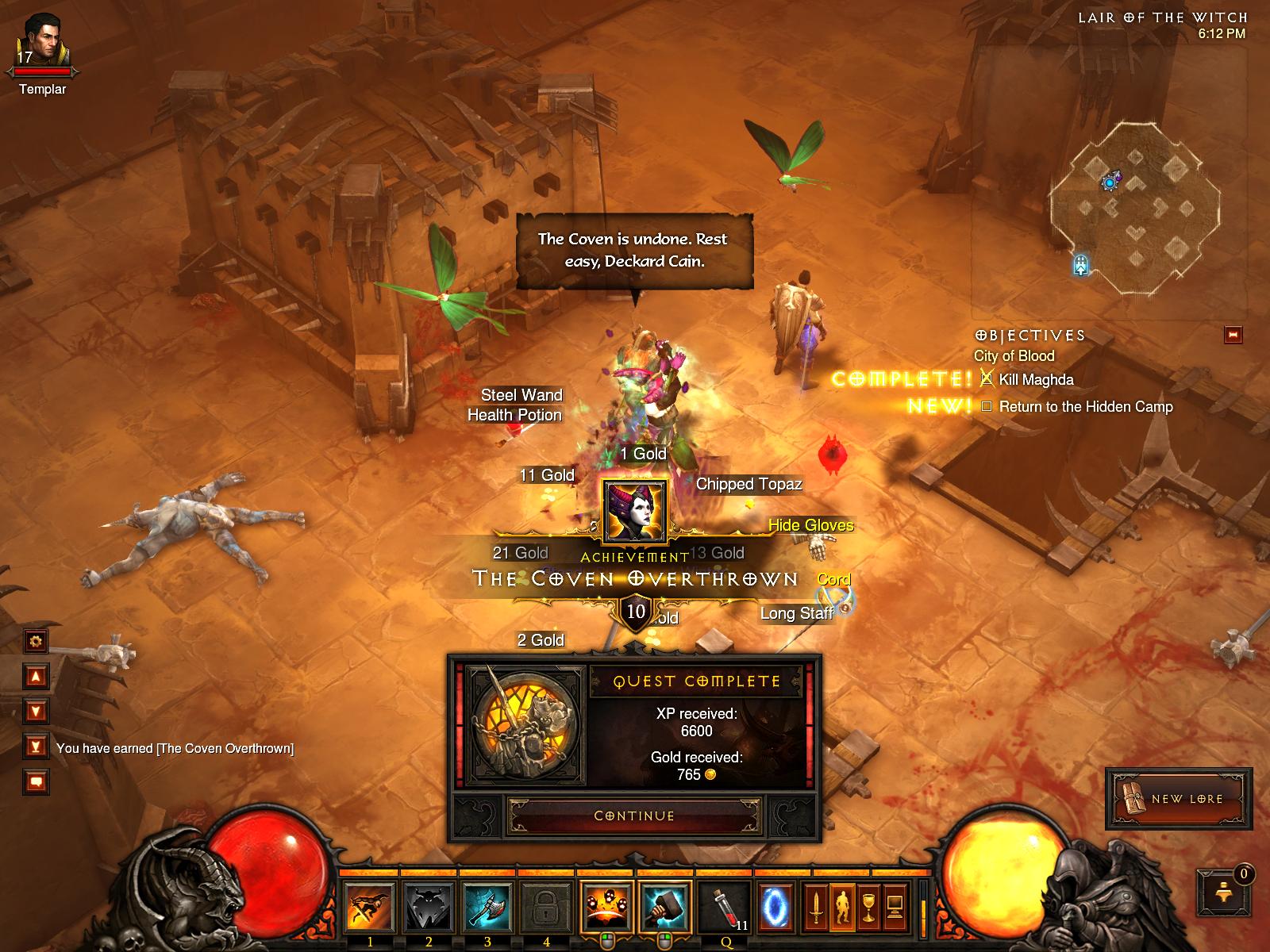This screenshot has width=1270, height=952.
Task: Open the blue Town Portal
Action: click(773, 905)
